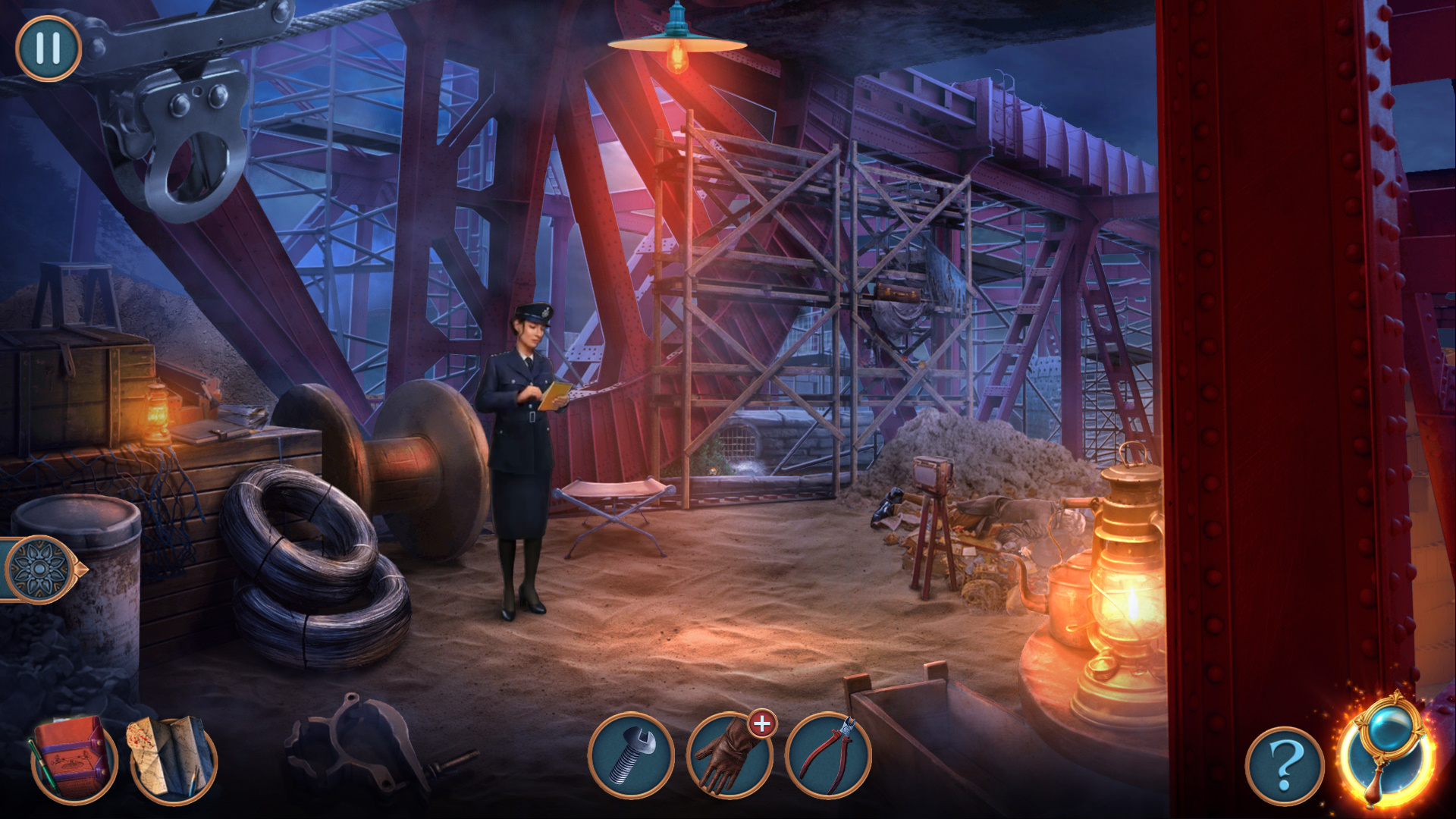
Task: Open the folded map
Action: pyautogui.click(x=174, y=759)
